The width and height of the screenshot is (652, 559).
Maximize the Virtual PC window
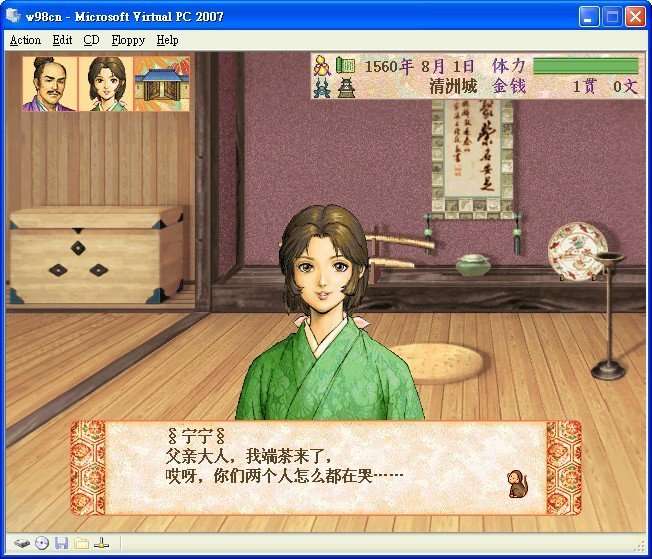pos(611,16)
